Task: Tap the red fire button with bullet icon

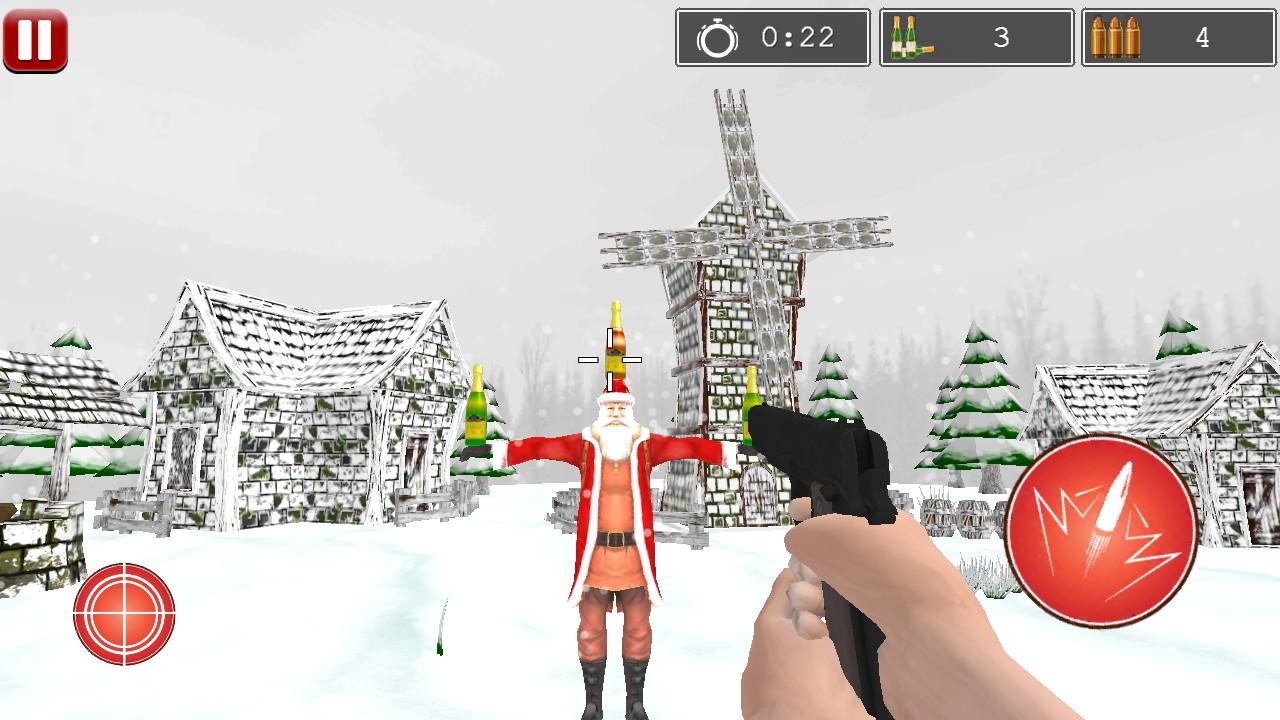Action: (1103, 528)
